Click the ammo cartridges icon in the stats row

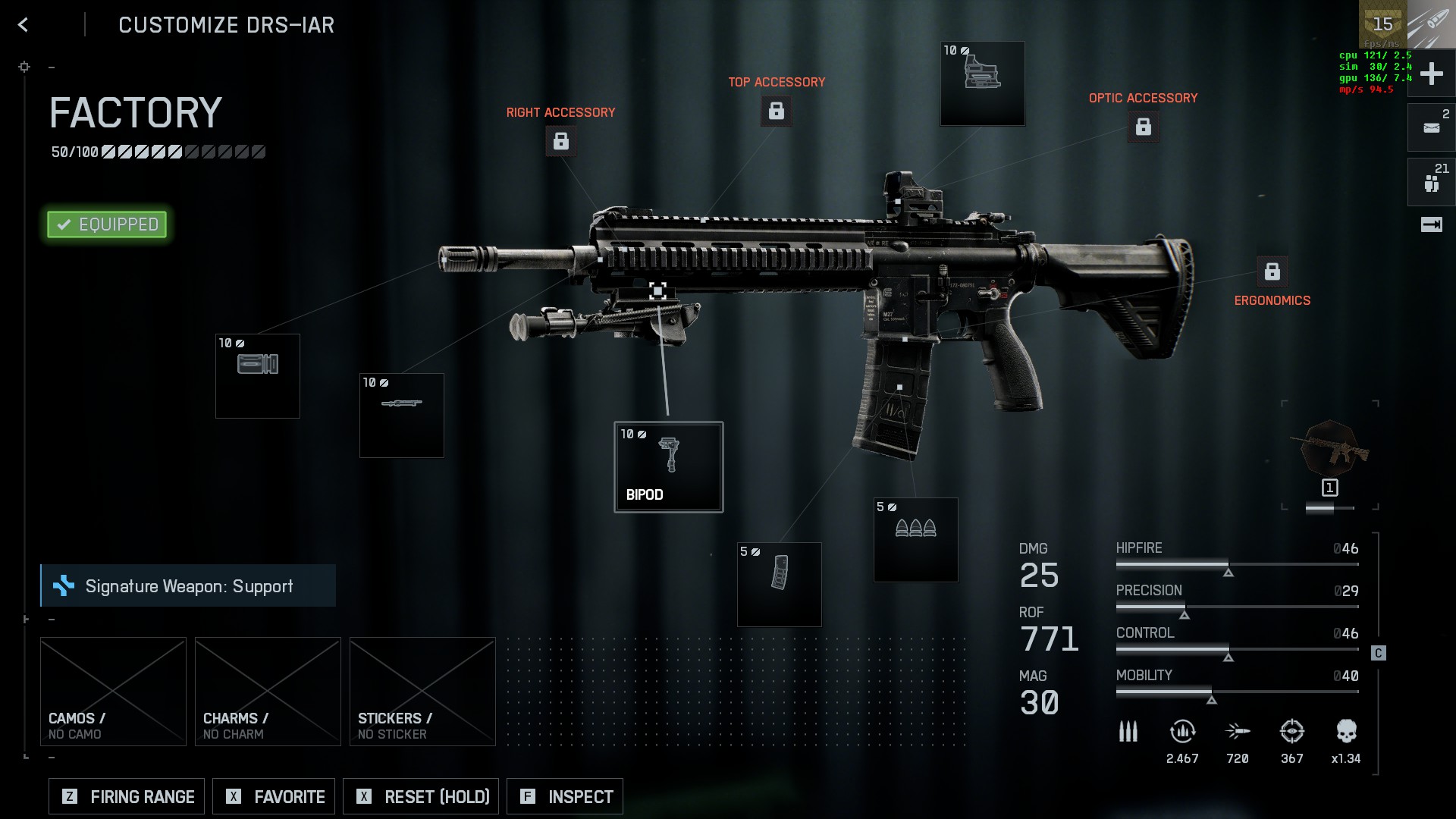pos(1128,730)
